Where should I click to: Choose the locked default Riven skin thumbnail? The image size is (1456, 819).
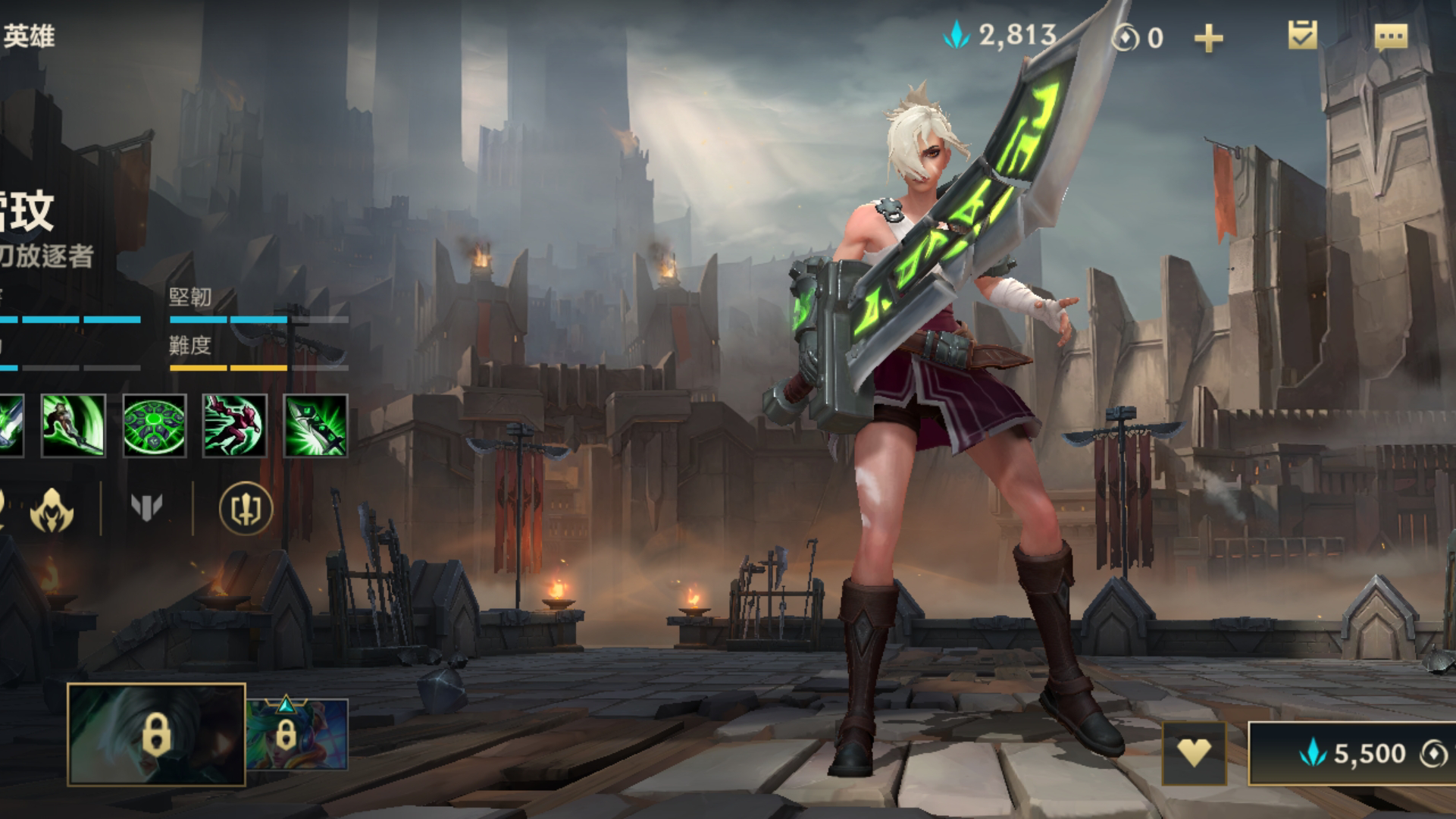pyautogui.click(x=156, y=734)
